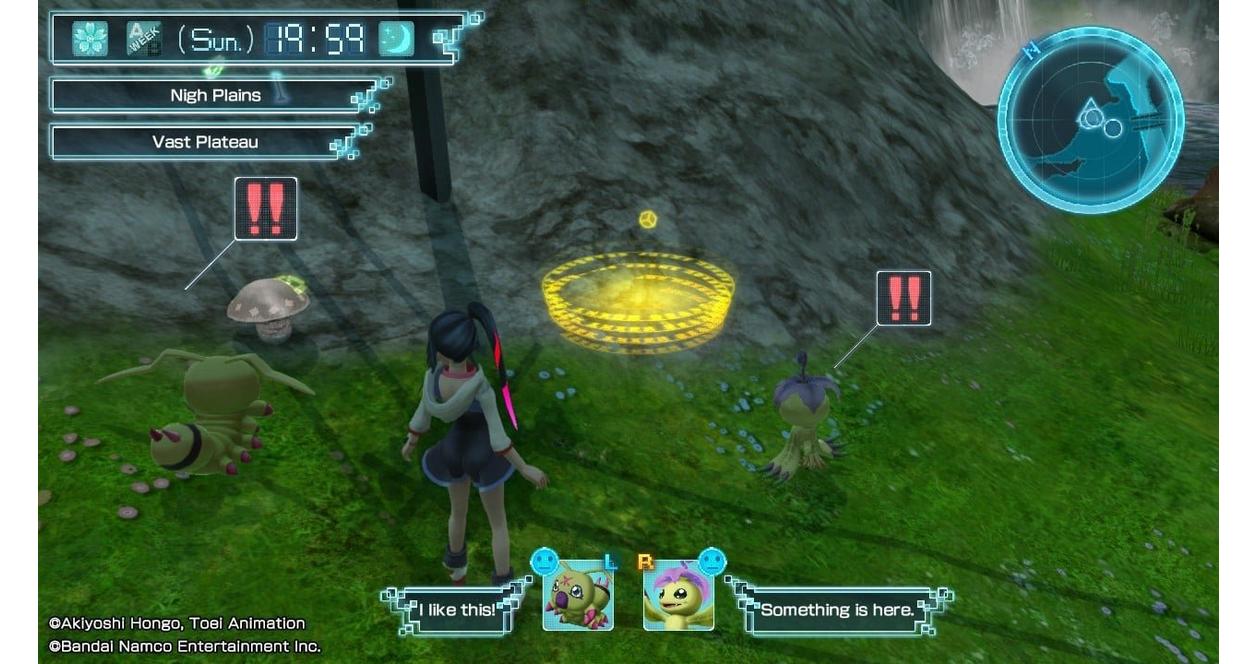This screenshot has height=664, width=1256.
Task: Open the circular radar minimap
Action: pyautogui.click(x=1090, y=120)
